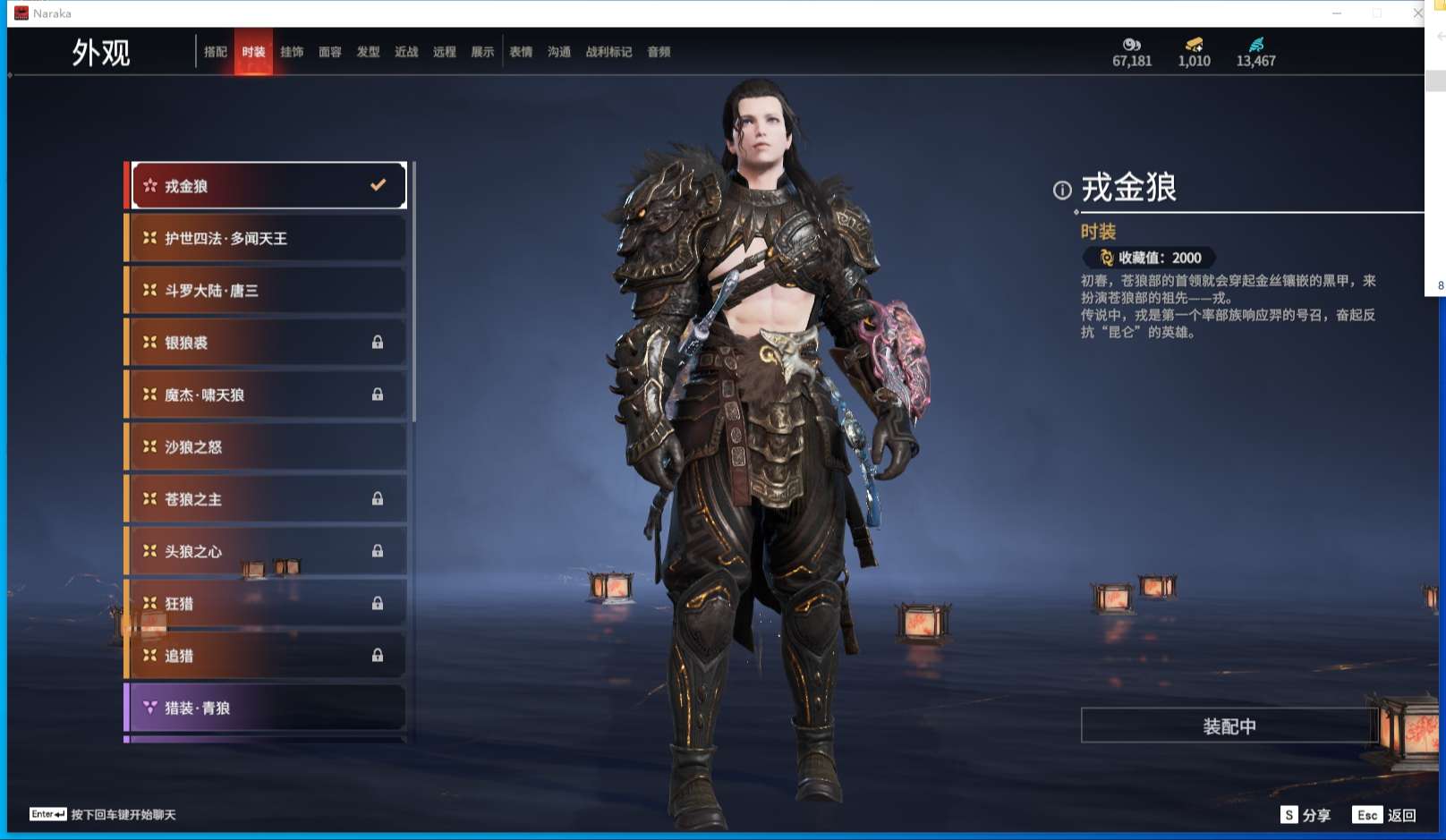The height and width of the screenshot is (840, 1446).
Task: Switch to the 挂饰 tab
Action: [x=292, y=51]
